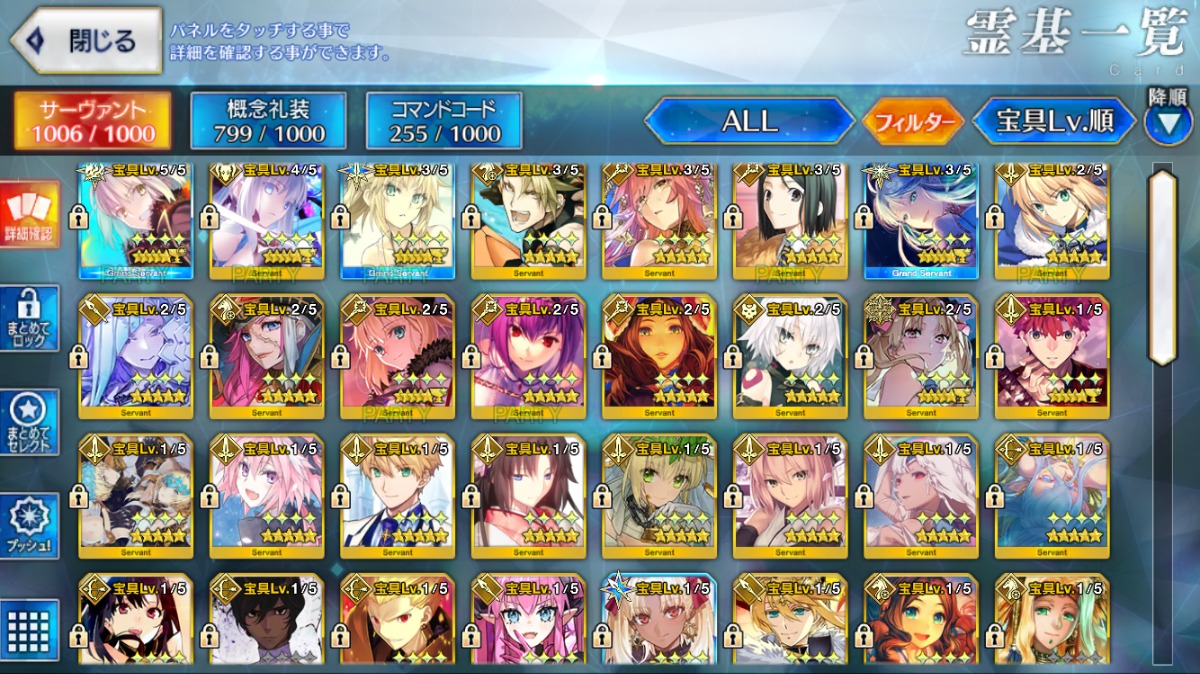Screen dimensions: 1200x674
Task: Select the ALL class filter
Action: point(749,122)
